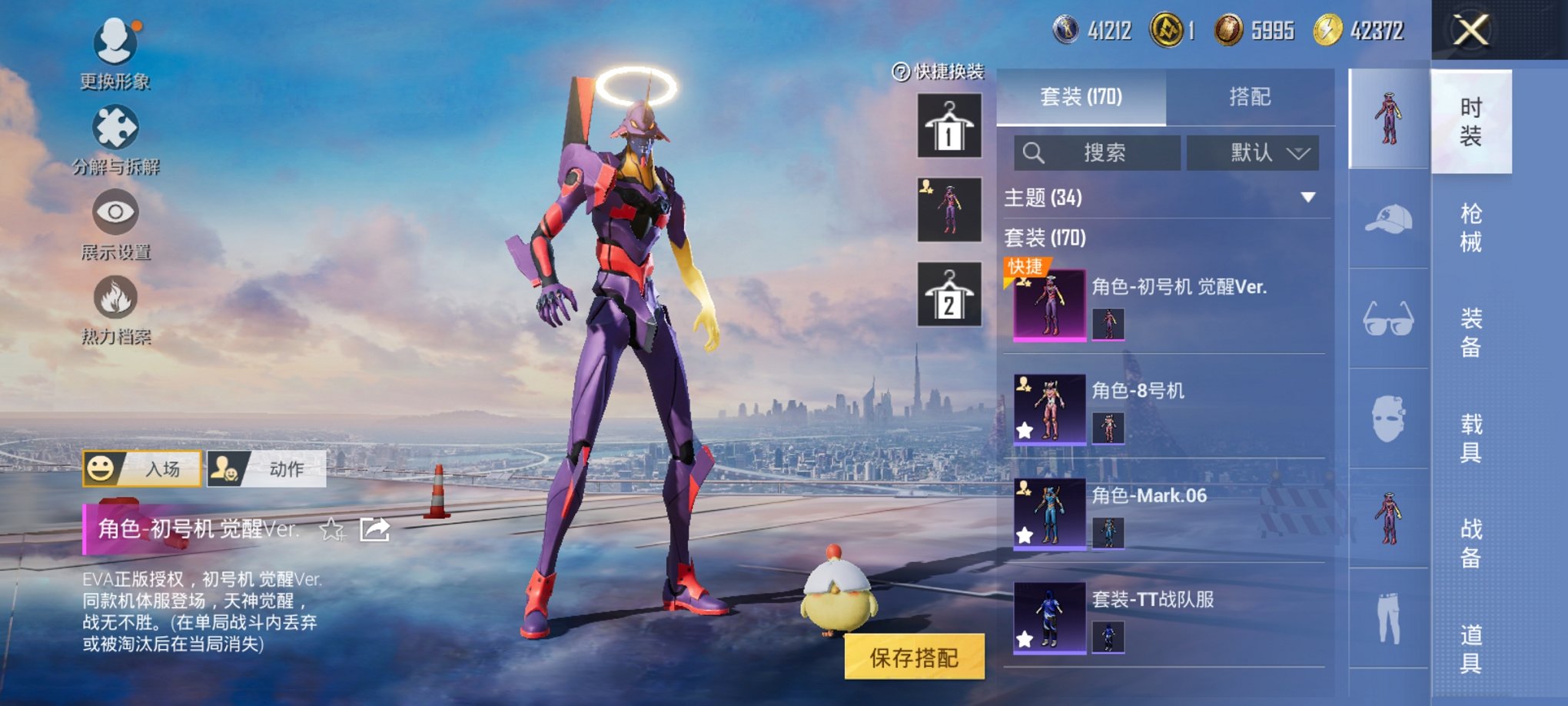Choose quick outfit hanger slot 1

coord(949,126)
